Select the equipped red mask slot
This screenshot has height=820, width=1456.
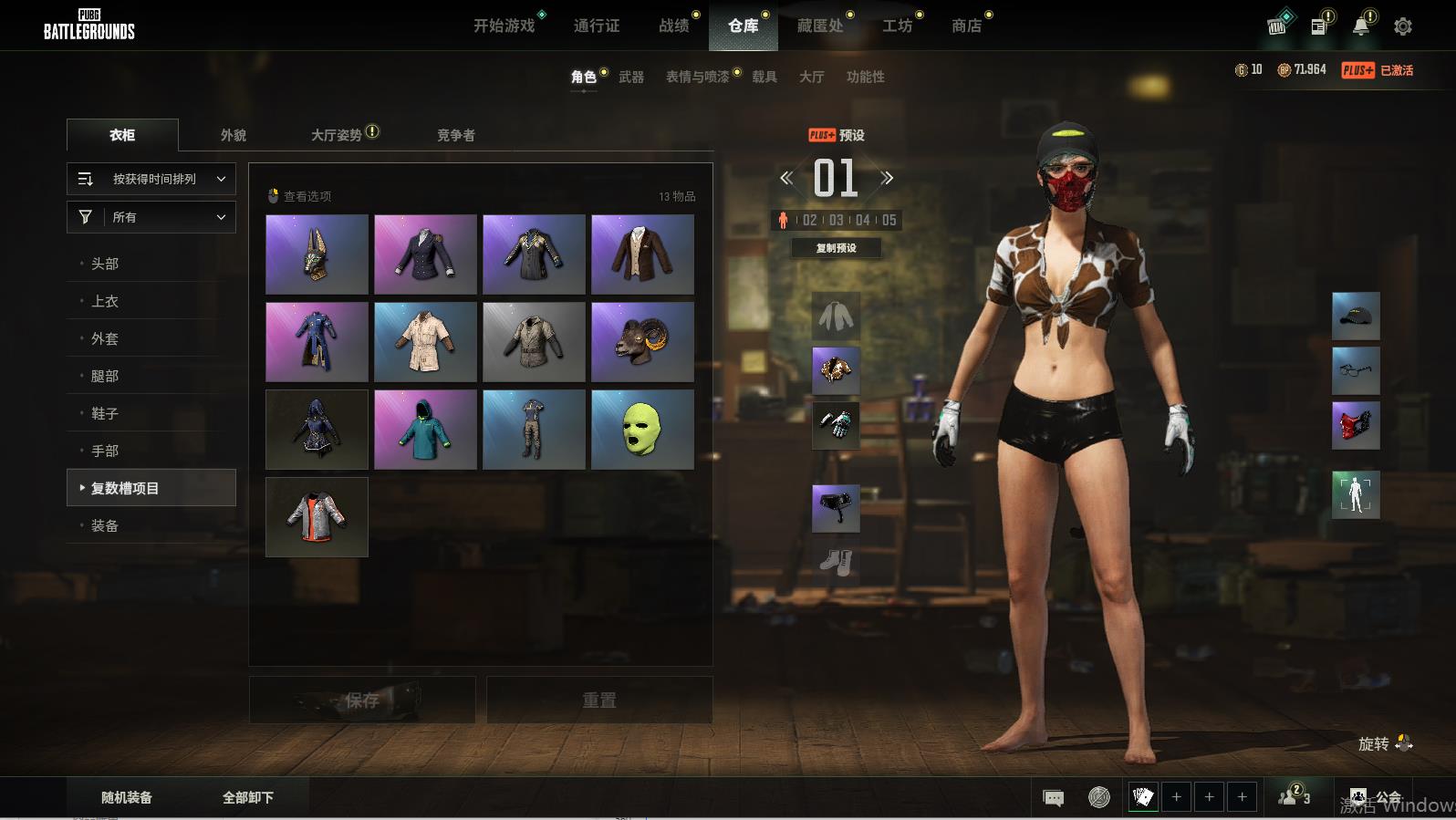(x=1356, y=425)
